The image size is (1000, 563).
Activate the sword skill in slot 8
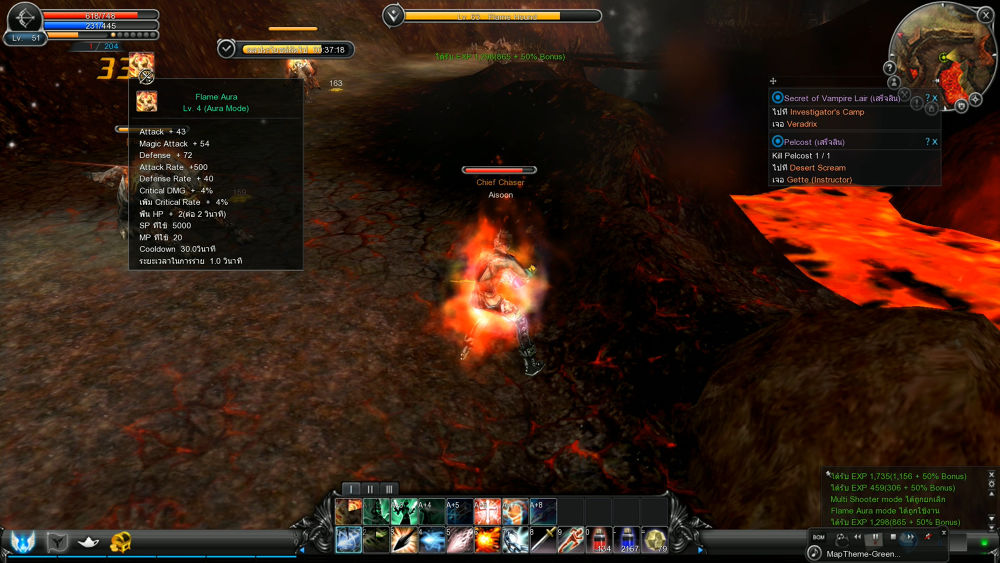(x=544, y=541)
